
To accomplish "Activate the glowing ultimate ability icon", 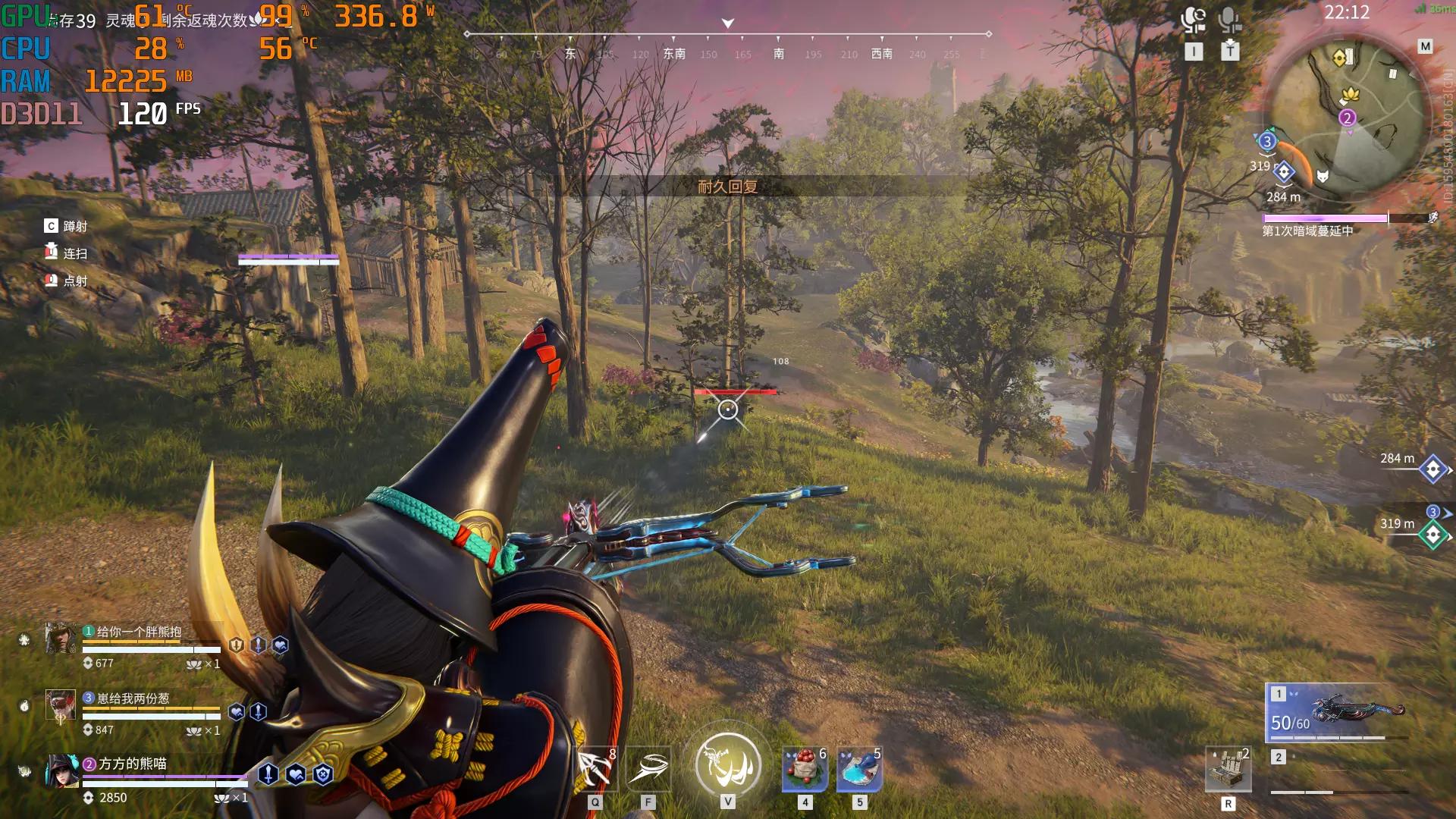I will pos(728,764).
